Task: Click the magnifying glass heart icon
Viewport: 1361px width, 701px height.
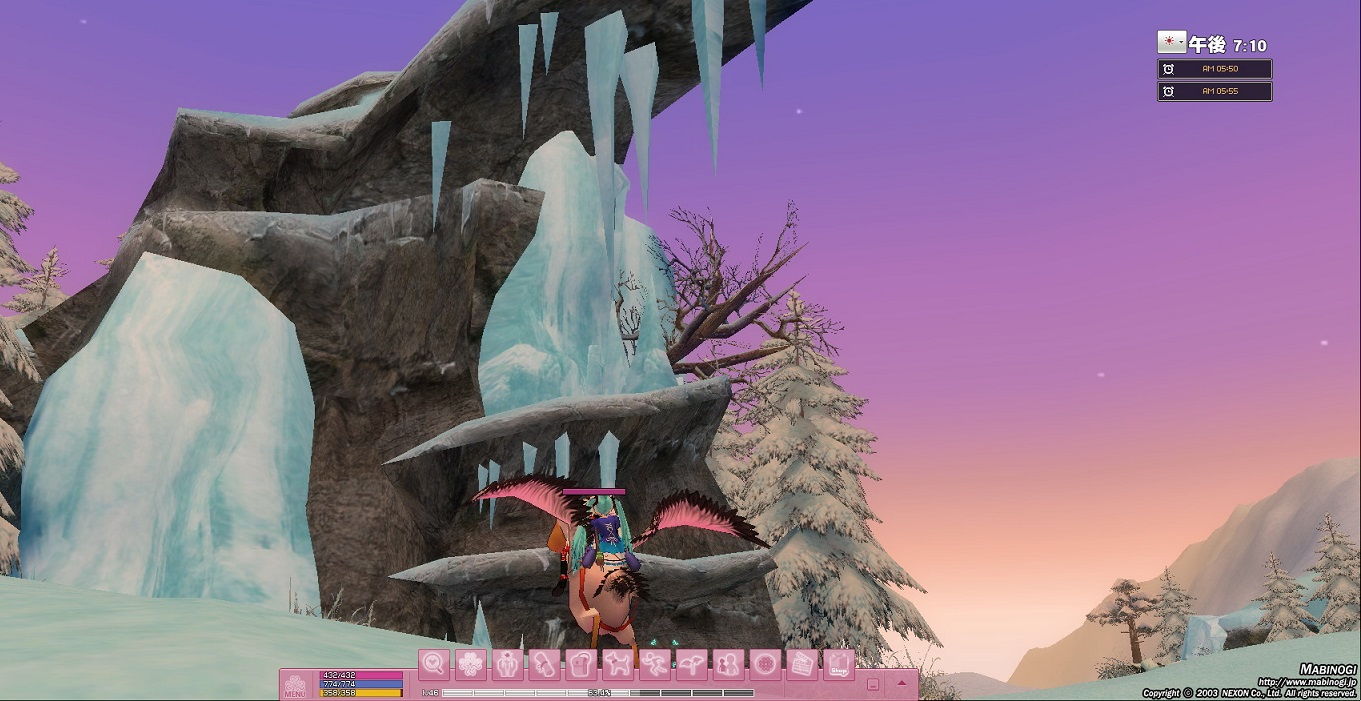Action: (x=434, y=664)
